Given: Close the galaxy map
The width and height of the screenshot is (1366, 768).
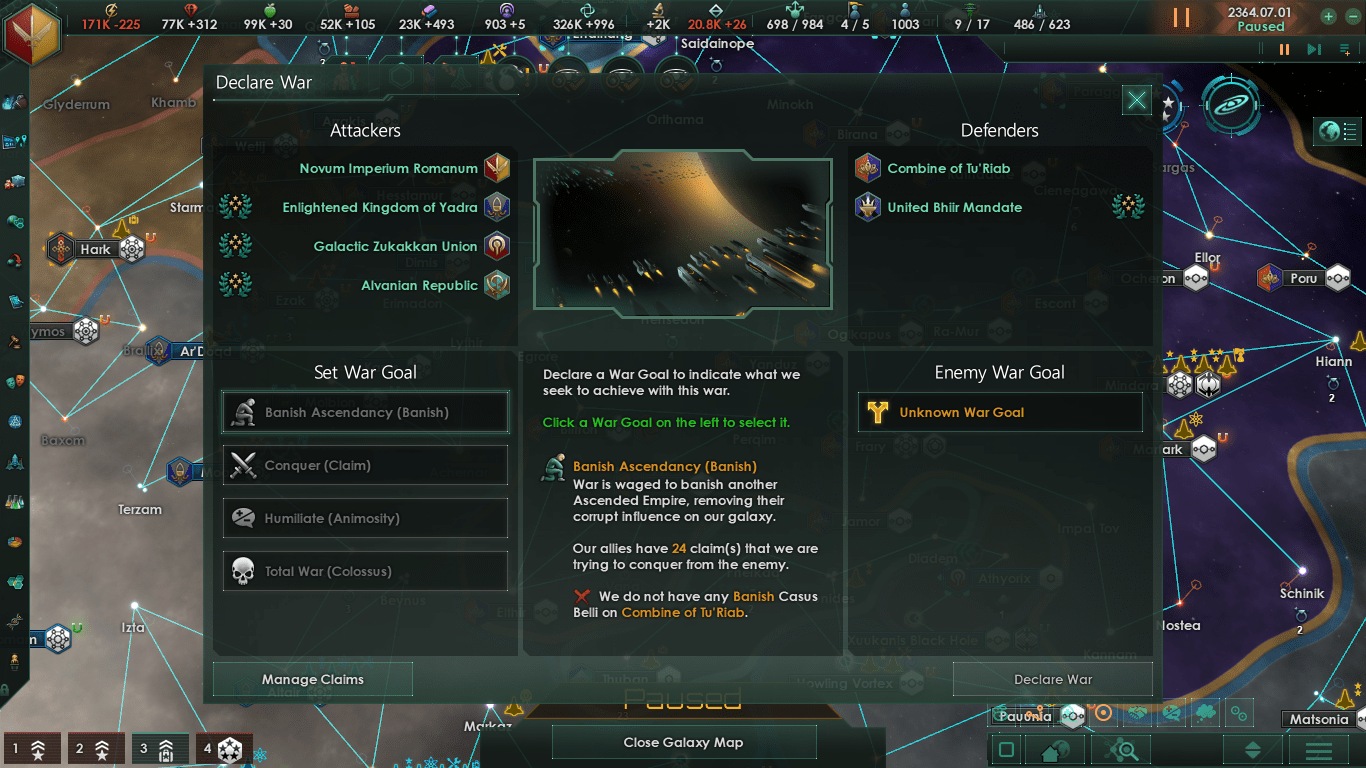Looking at the screenshot, I should [683, 742].
